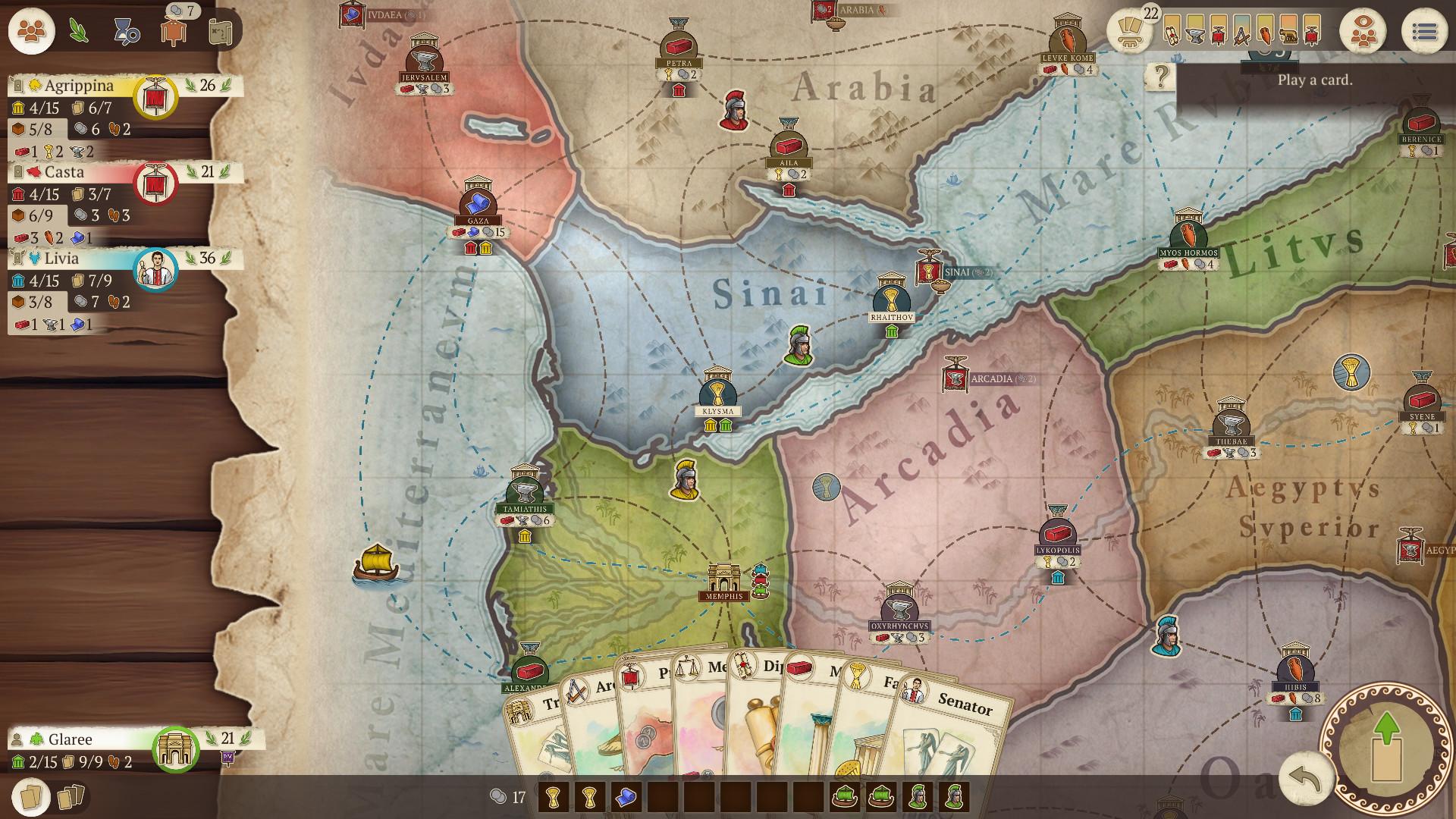Toggle the mason compass card filter
This screenshot has height=819, width=1456.
click(x=1242, y=33)
